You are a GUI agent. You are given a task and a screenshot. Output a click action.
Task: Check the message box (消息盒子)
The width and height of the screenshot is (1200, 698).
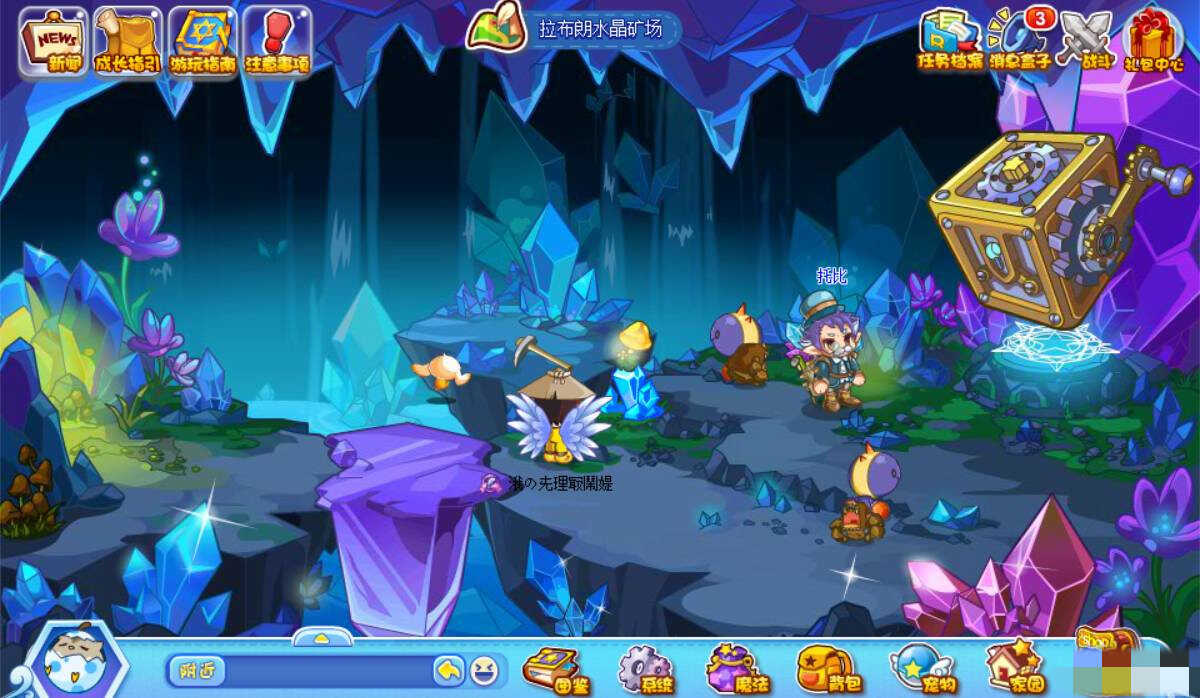(1020, 40)
